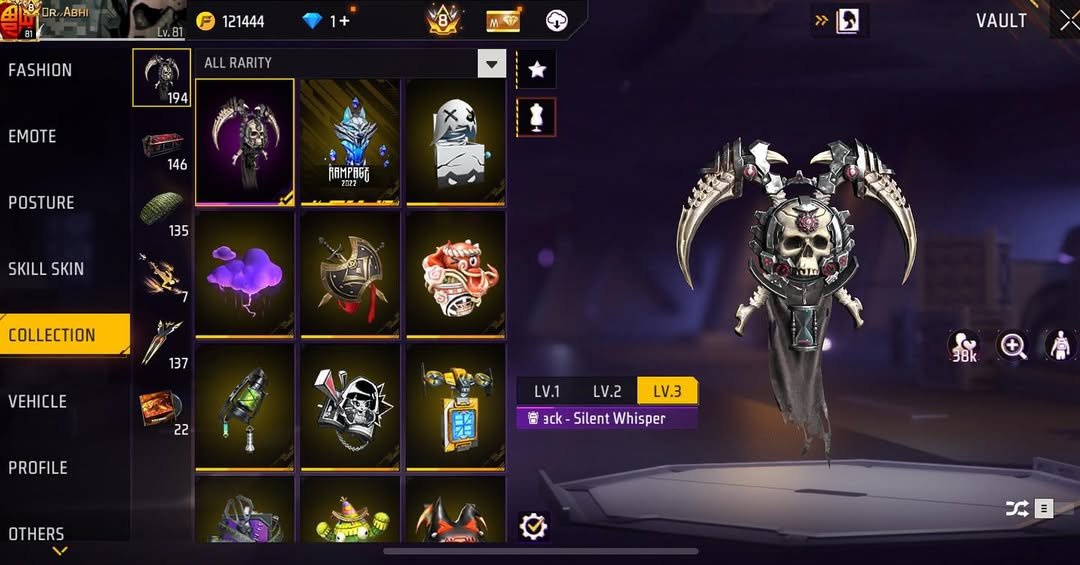
Task: Click the shuffle randomize icon
Action: pos(1017,509)
